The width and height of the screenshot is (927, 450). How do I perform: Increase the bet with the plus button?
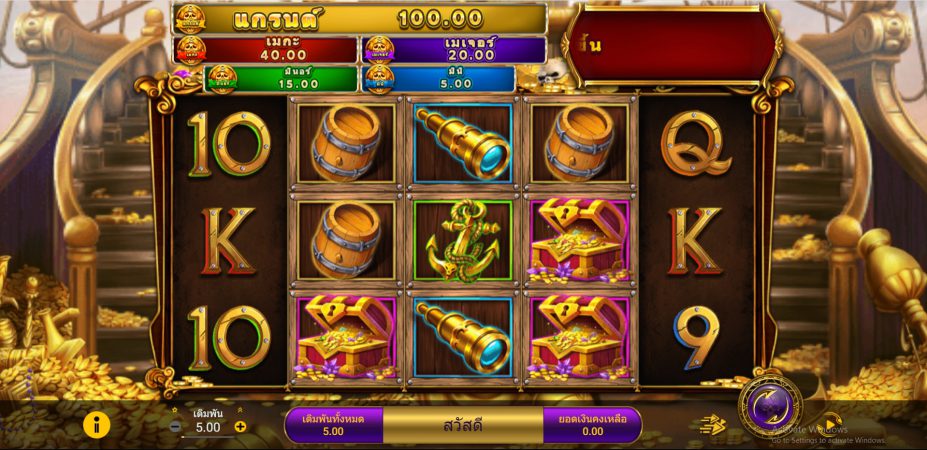click(x=240, y=427)
